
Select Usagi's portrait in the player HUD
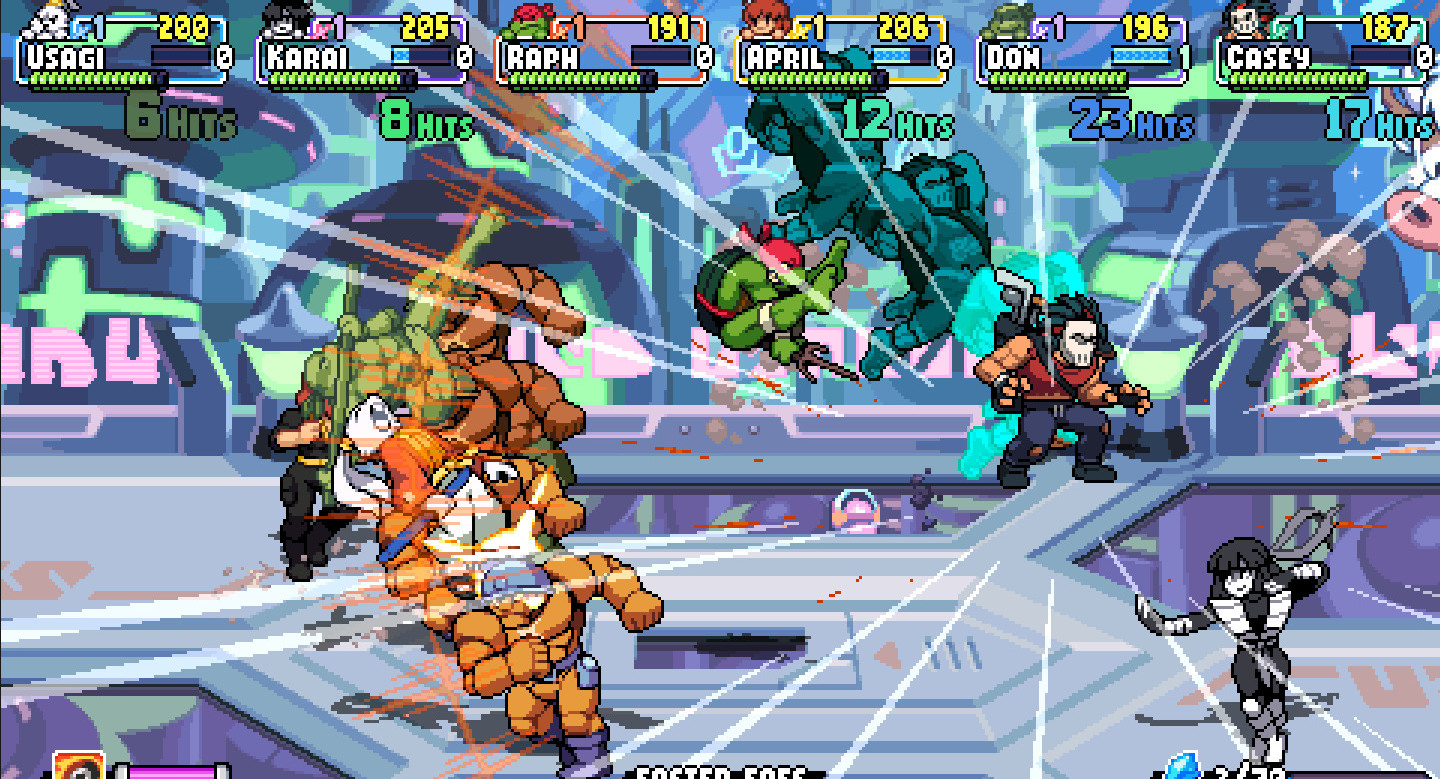46,20
